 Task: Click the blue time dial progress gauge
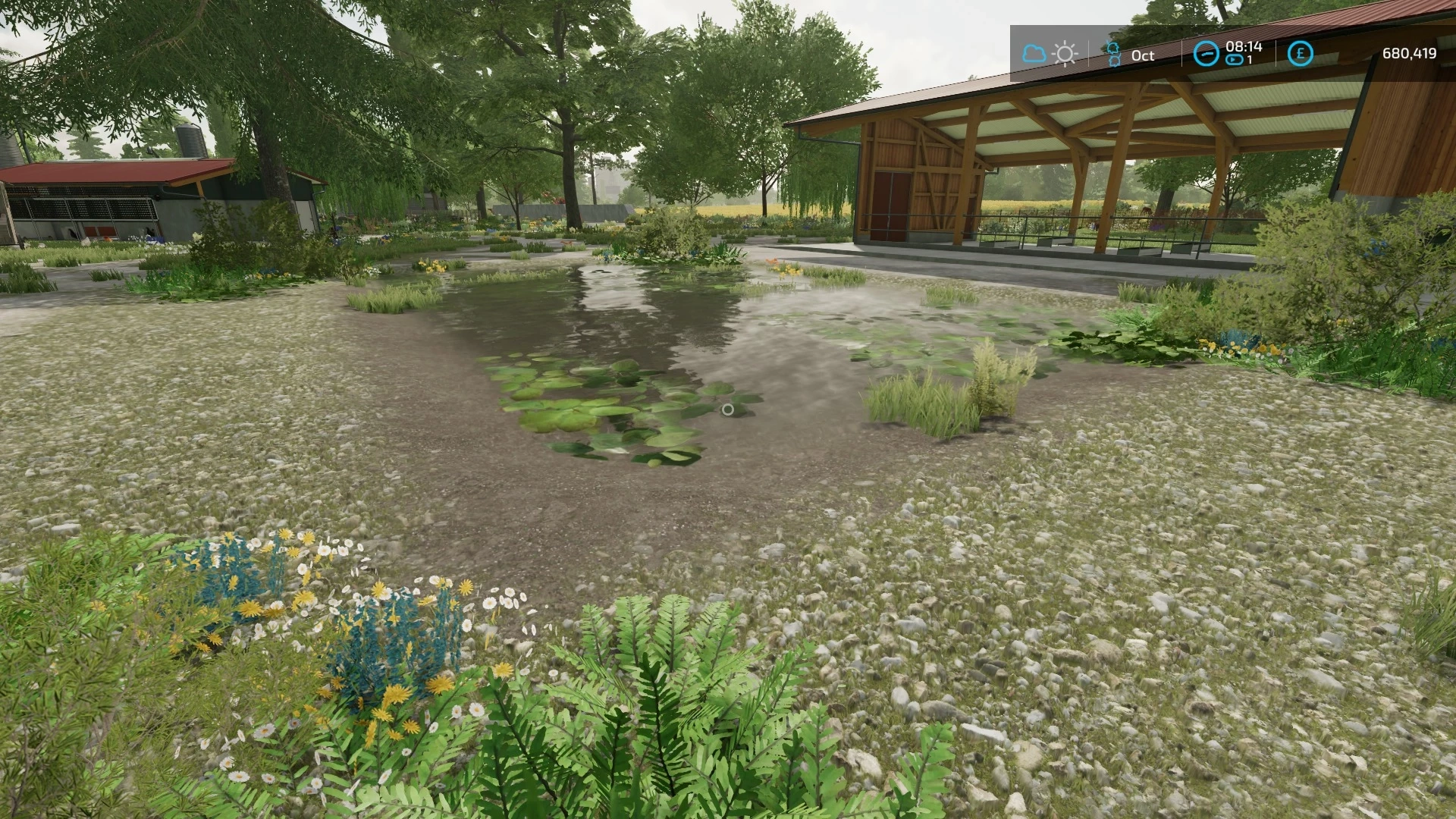click(1206, 53)
